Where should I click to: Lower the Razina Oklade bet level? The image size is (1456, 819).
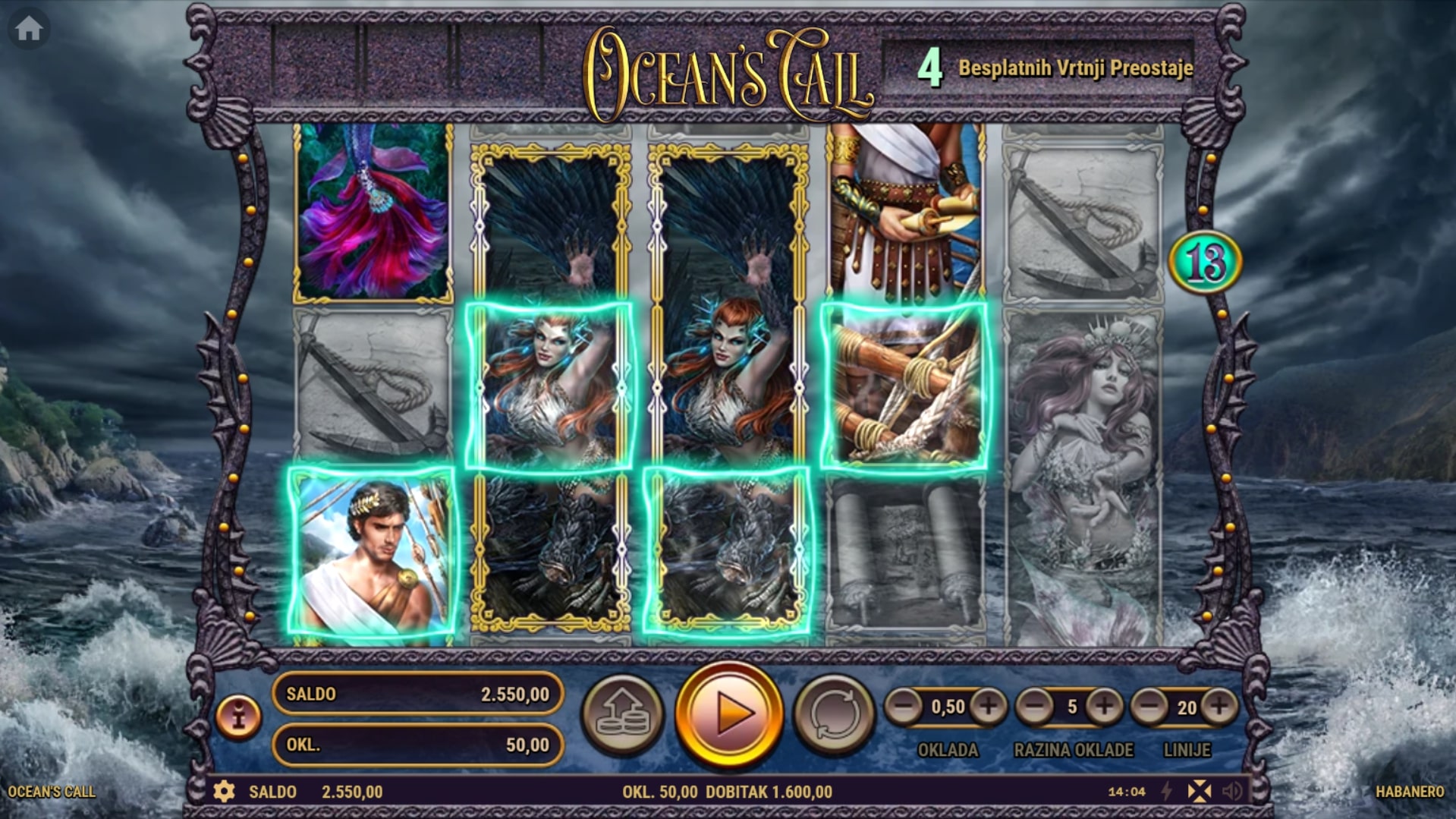click(x=1034, y=707)
